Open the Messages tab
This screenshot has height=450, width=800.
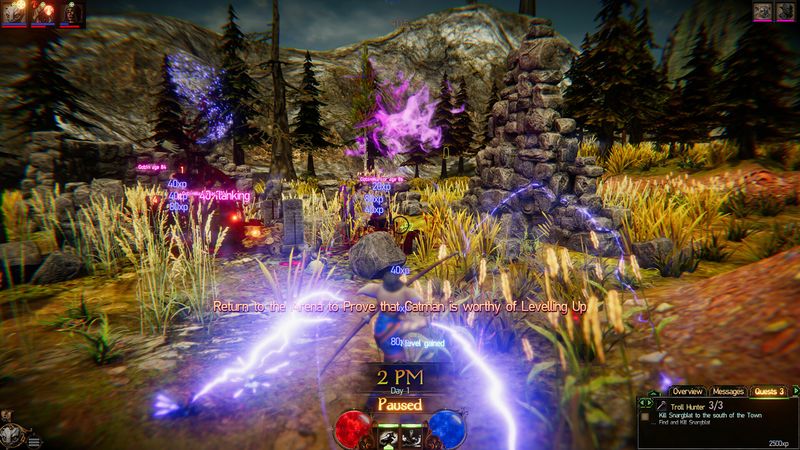tap(729, 391)
